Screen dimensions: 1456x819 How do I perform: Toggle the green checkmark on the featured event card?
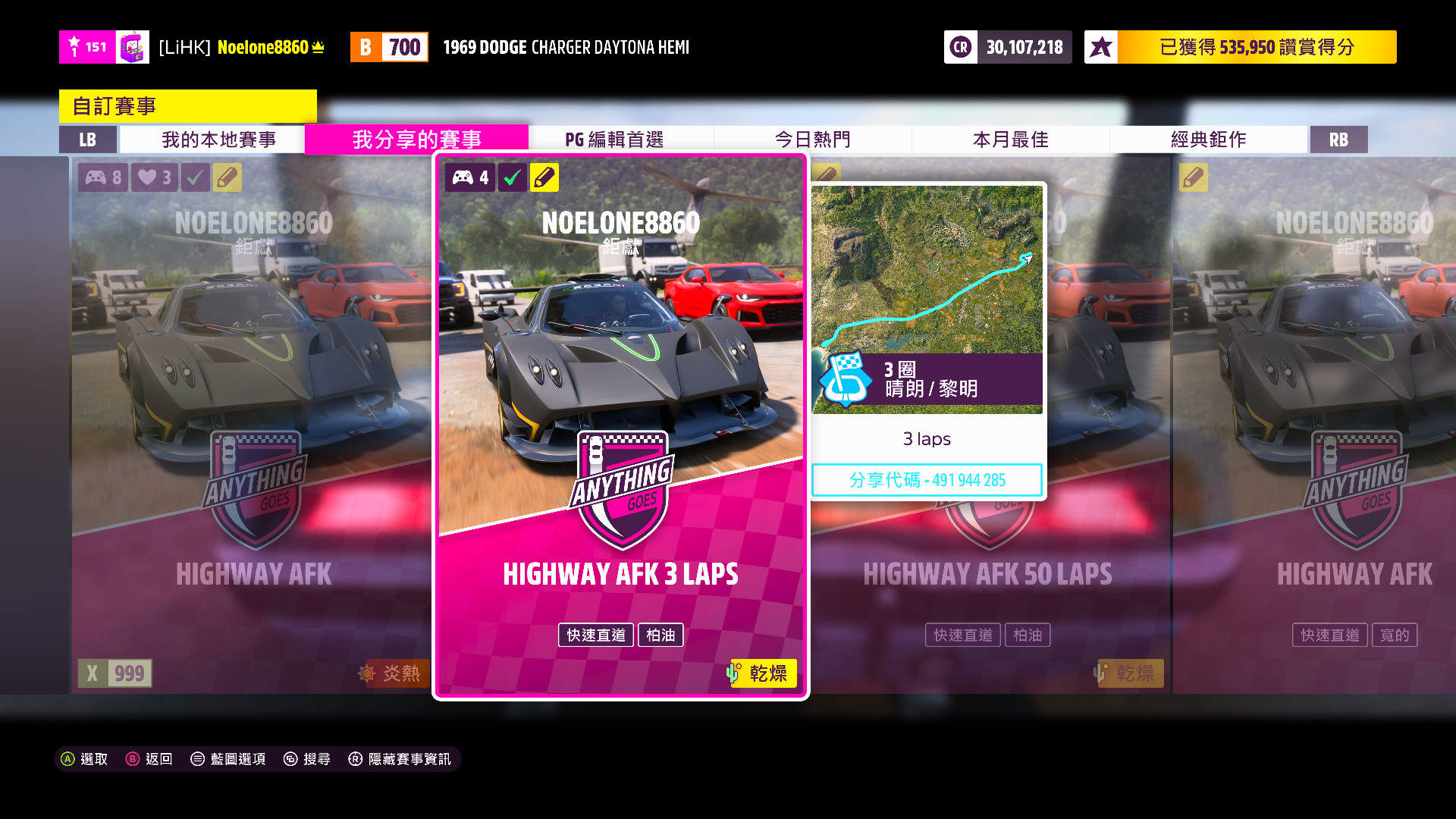pyautogui.click(x=511, y=177)
